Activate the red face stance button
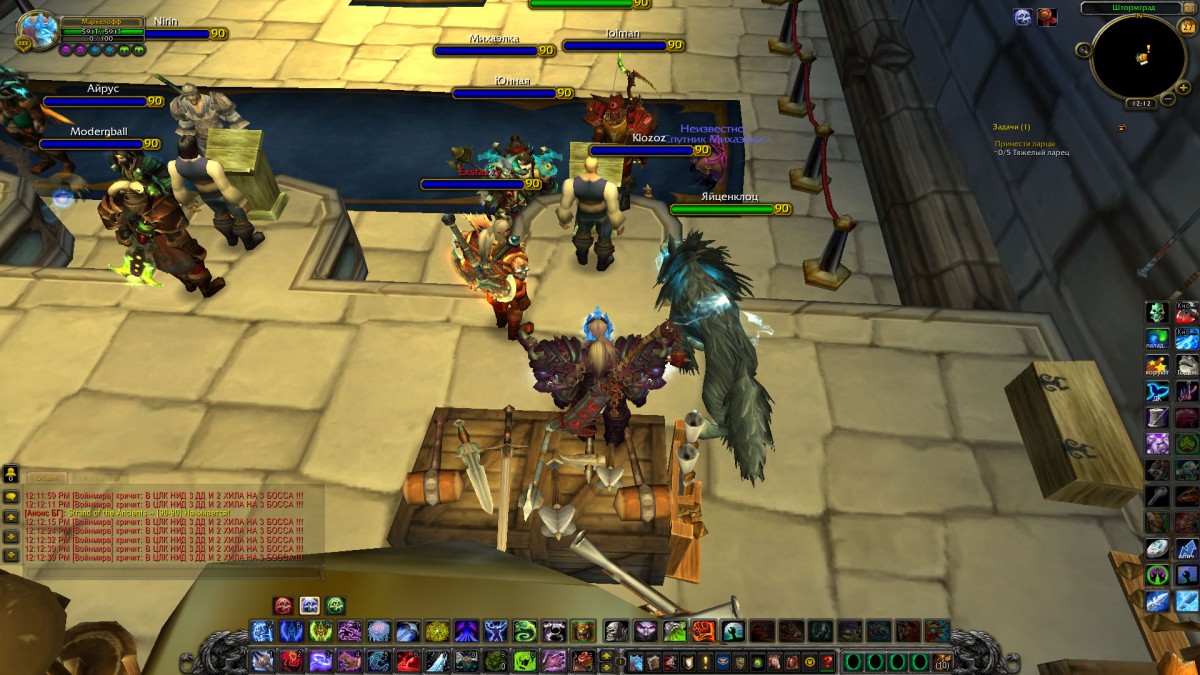1200x675 pixels. point(283,605)
